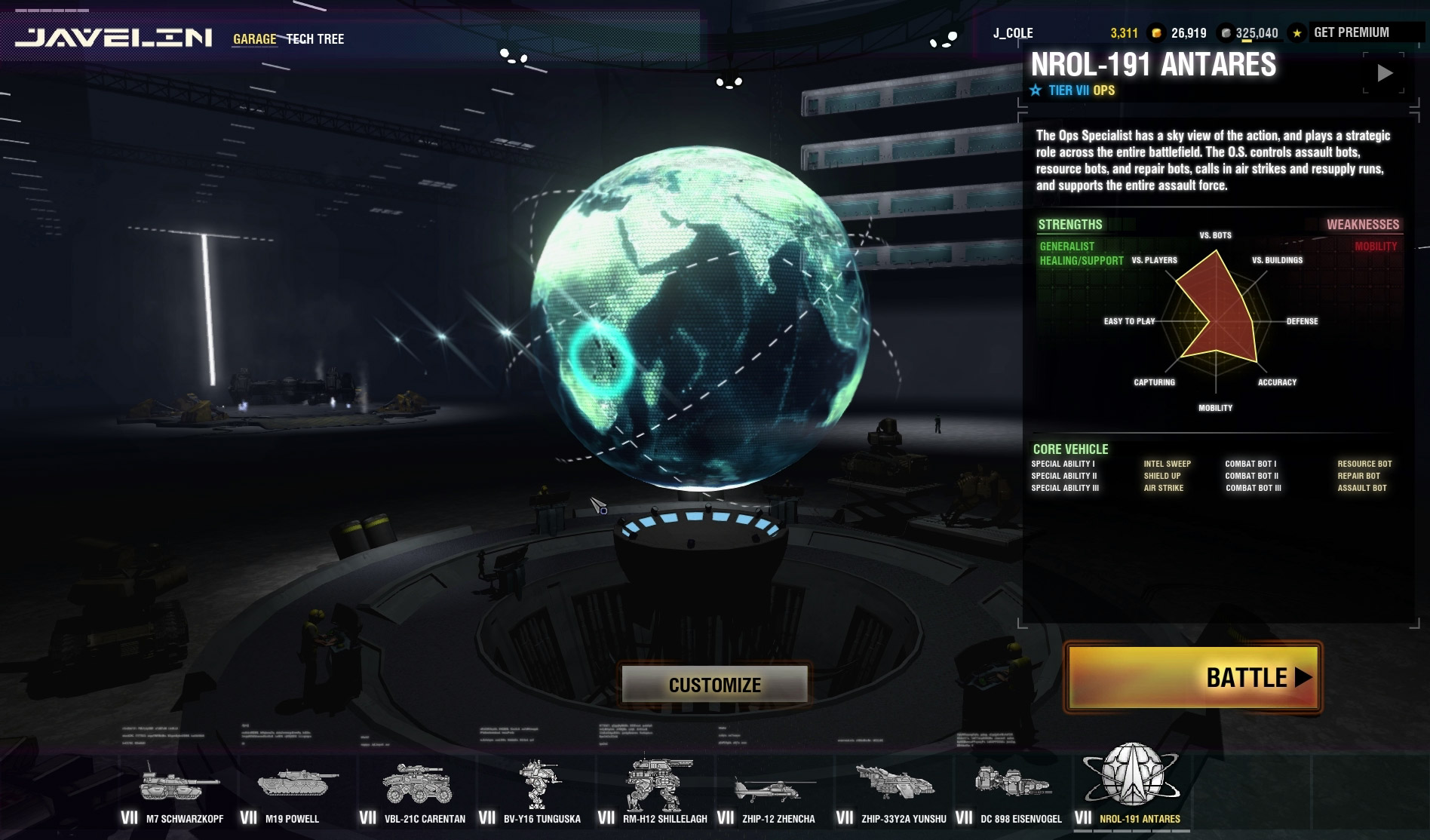Choose the ZHIP-12 Zhencha helicopter
The image size is (1430, 840).
tap(775, 792)
